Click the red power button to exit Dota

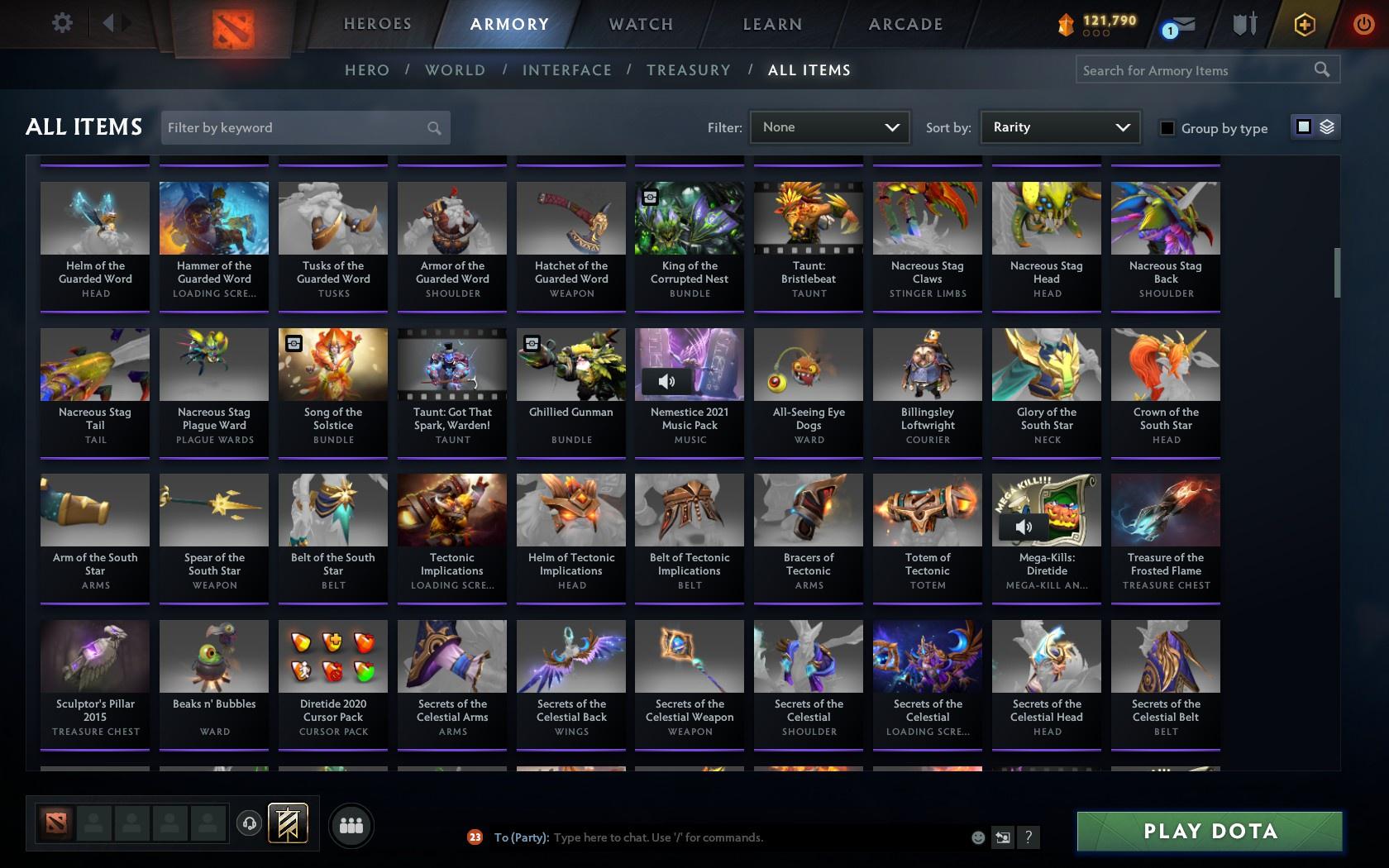(1363, 23)
